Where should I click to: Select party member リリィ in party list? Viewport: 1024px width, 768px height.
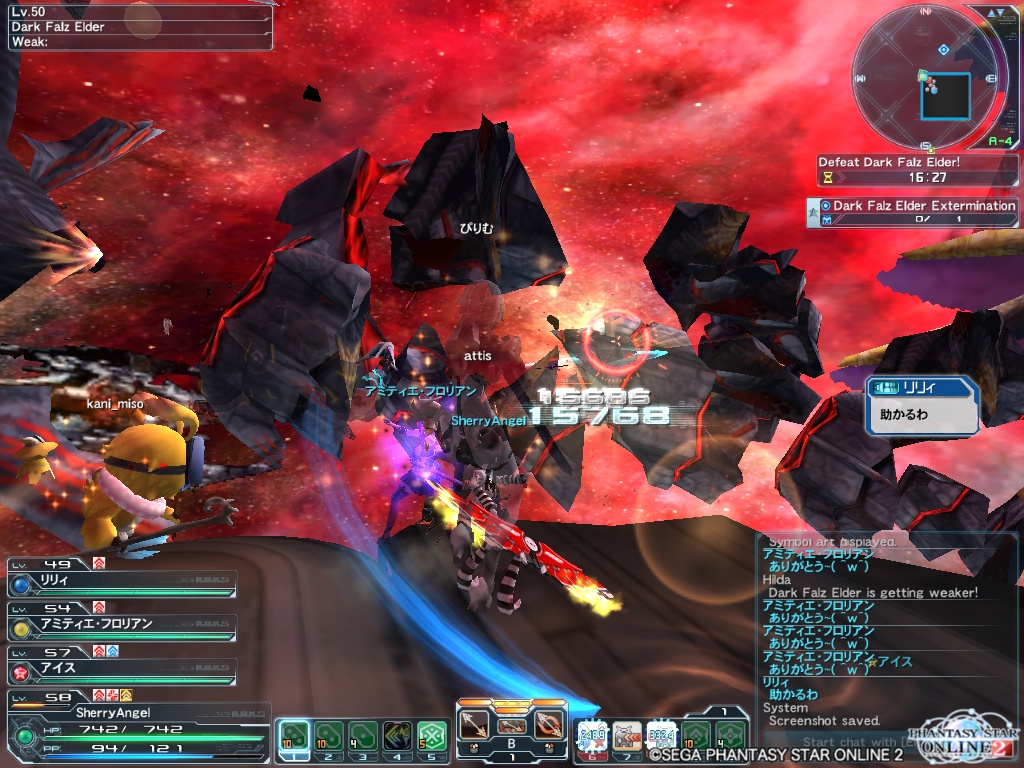(x=122, y=583)
